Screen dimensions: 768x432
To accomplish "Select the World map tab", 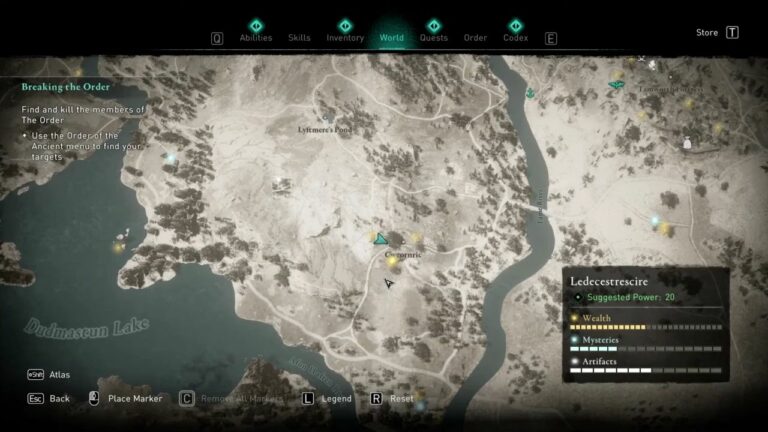I will point(392,37).
